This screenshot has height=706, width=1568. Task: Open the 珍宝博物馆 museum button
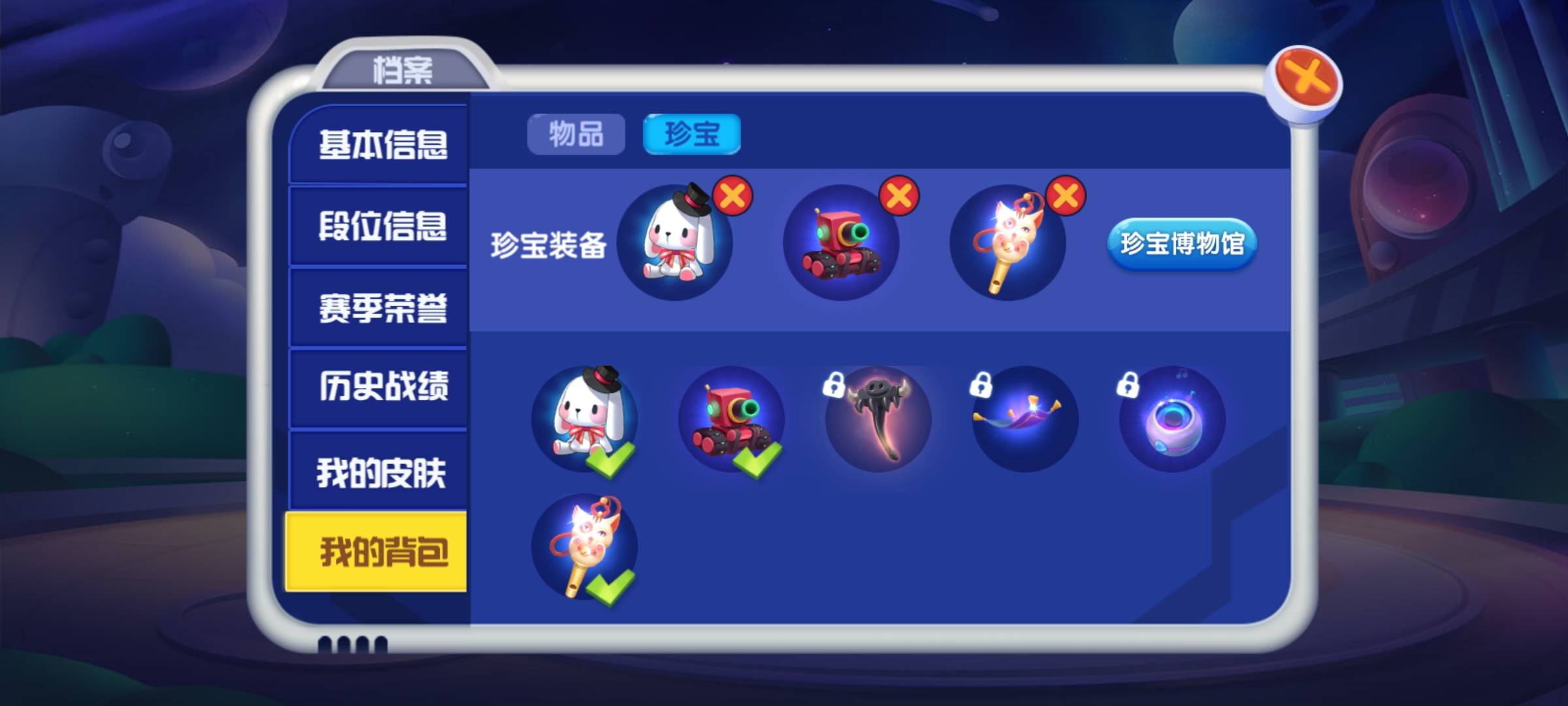click(x=1183, y=245)
